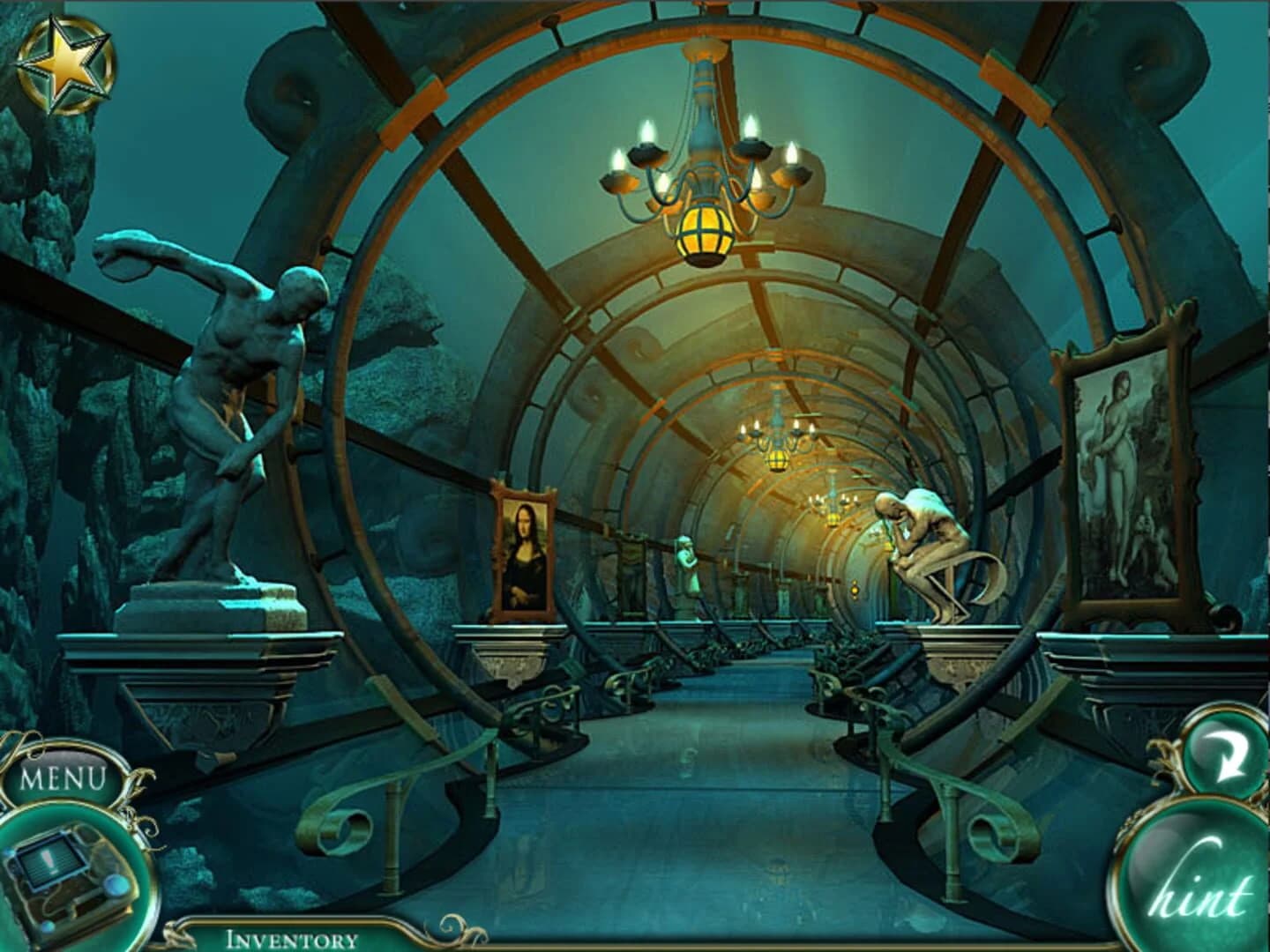Open the MENU panel
The height and width of the screenshot is (952, 1270).
pyautogui.click(x=62, y=777)
